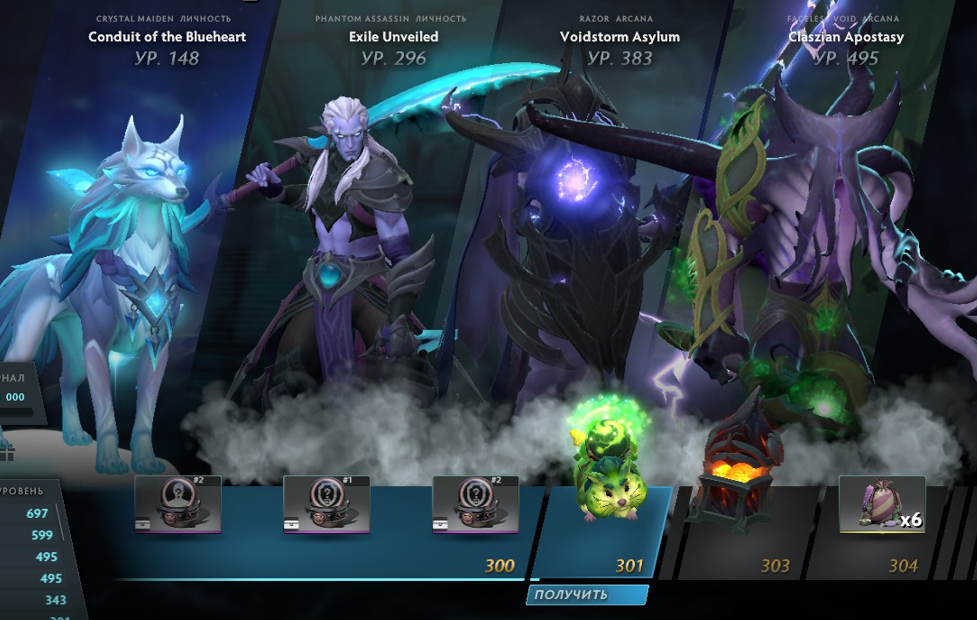Inspect the Claszian Apostasy arcana reward
The image size is (977, 620).
pos(845,37)
